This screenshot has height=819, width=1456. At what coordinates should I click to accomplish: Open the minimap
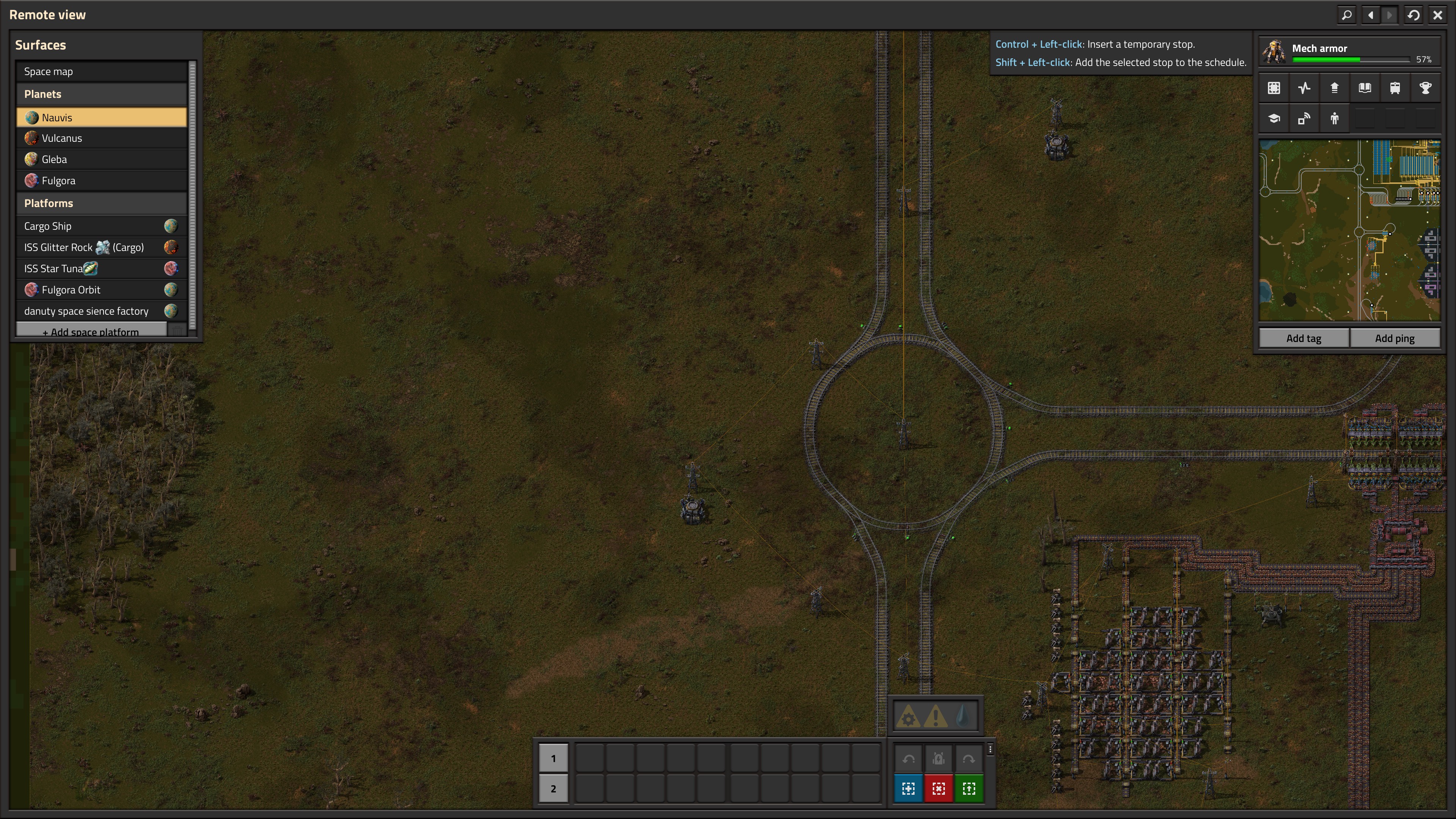click(1349, 230)
